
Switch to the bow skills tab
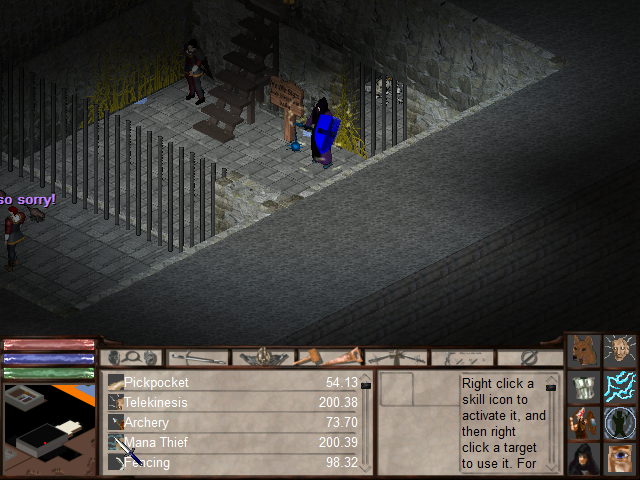click(397, 357)
